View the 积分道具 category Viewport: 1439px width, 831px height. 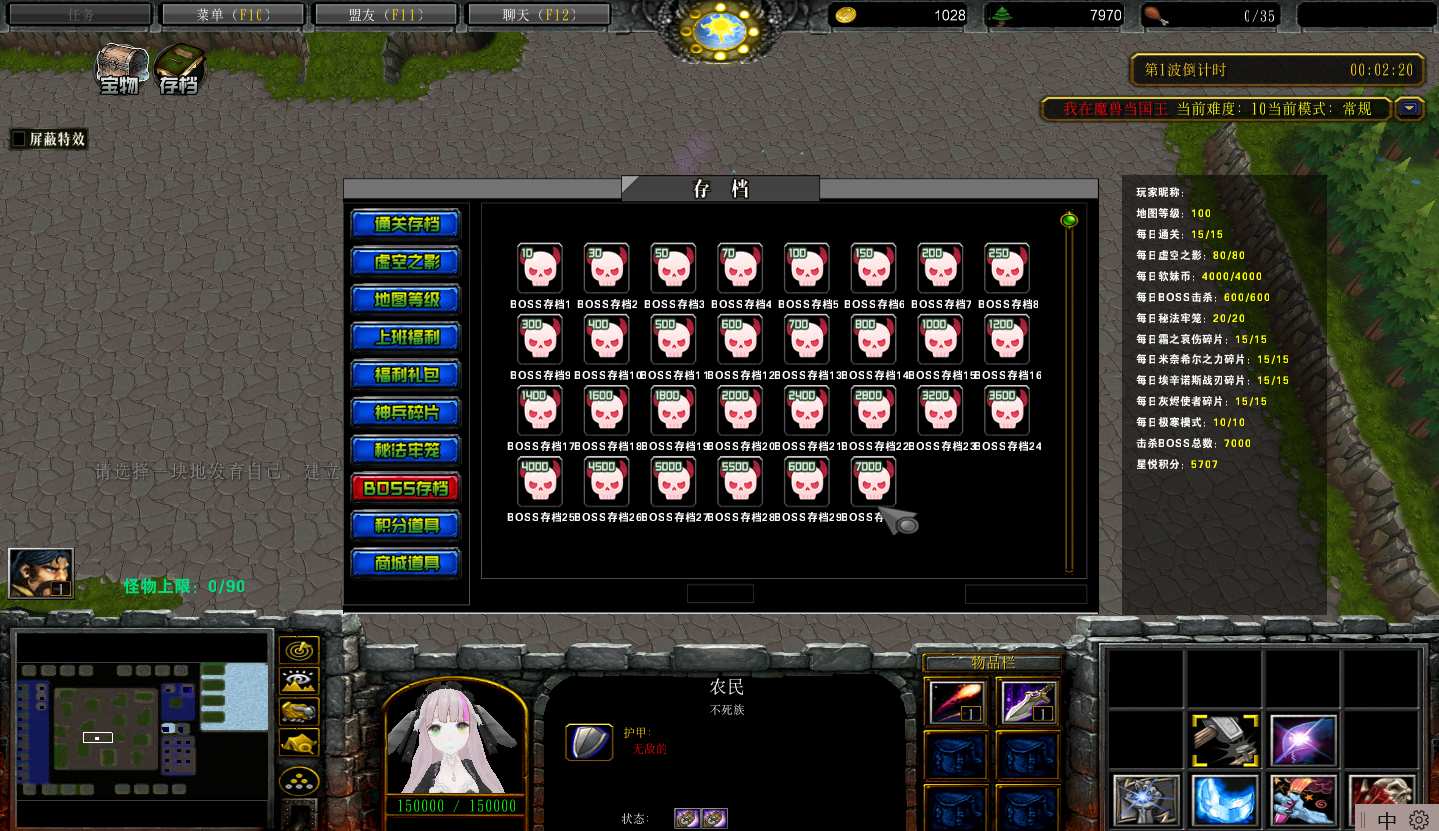[405, 525]
